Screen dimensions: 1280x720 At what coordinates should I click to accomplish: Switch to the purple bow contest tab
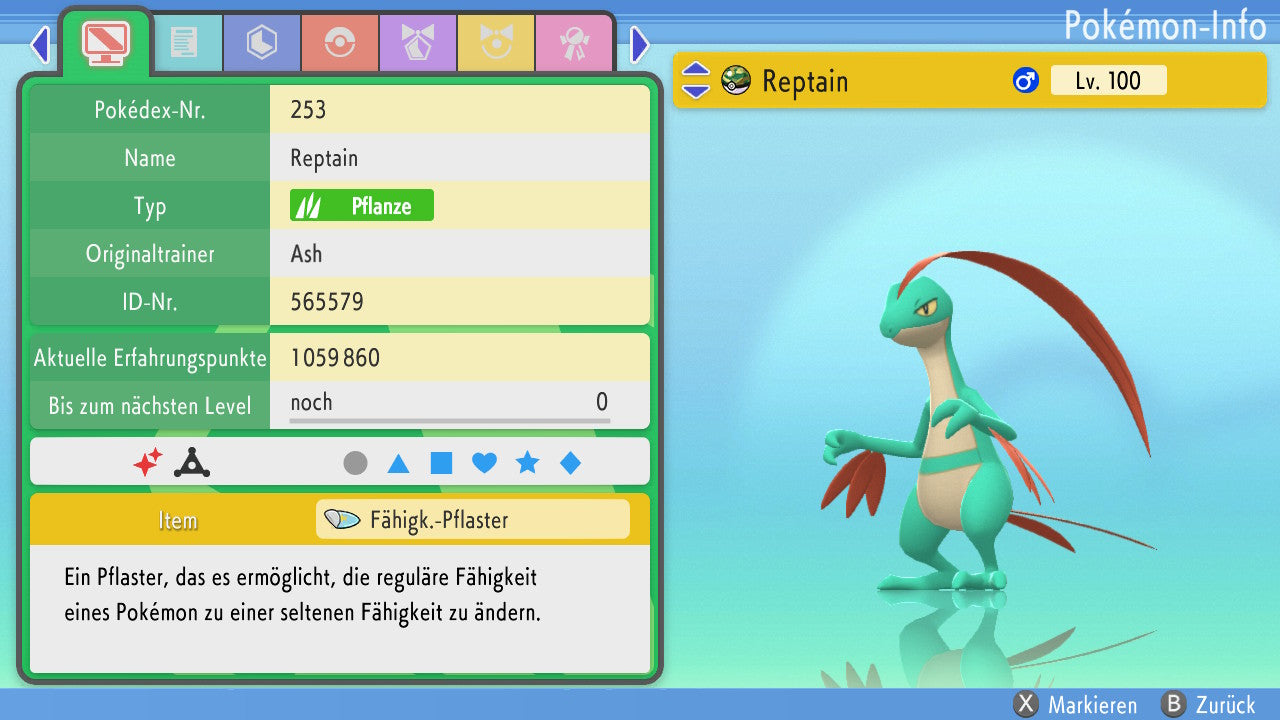418,43
